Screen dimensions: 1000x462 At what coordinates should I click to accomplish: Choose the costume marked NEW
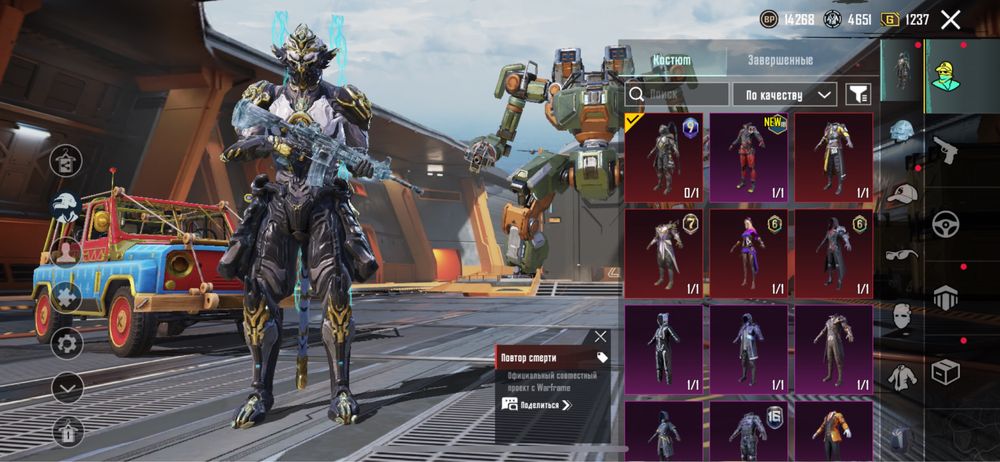click(x=749, y=158)
